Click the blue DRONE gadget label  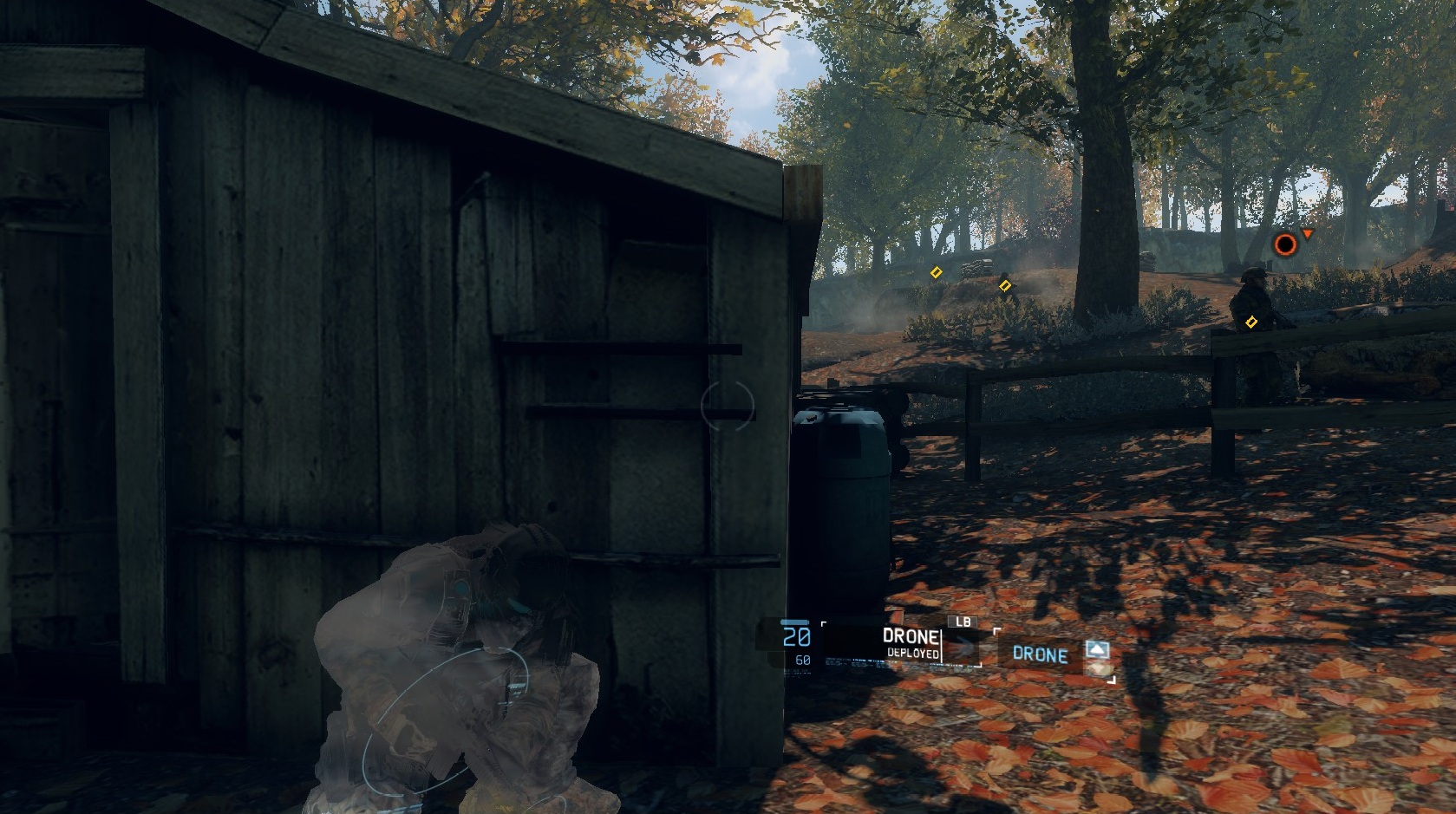click(1039, 655)
